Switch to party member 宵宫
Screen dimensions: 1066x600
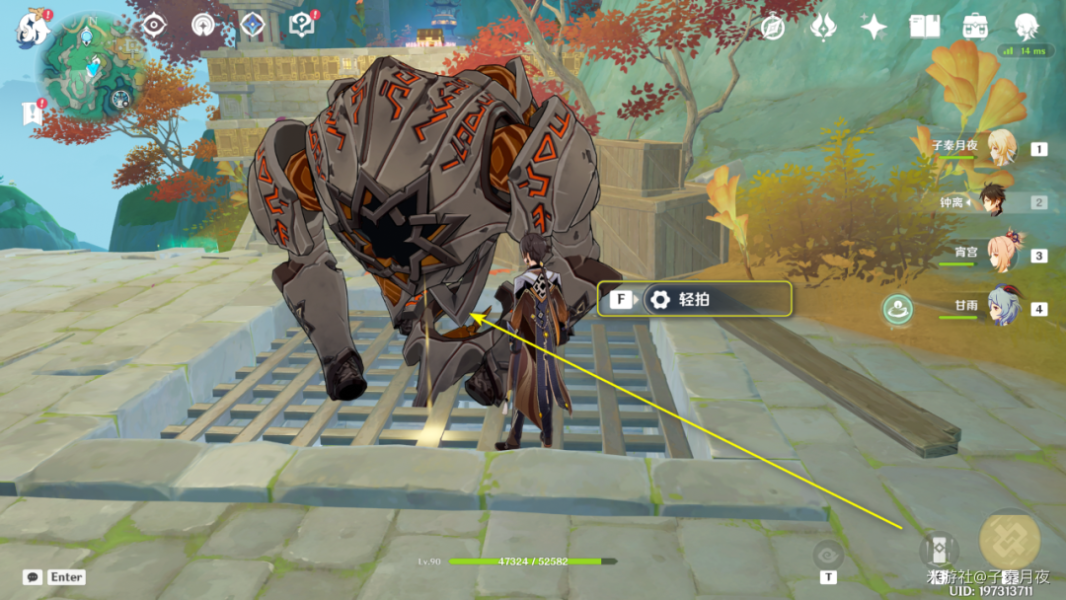pos(1000,254)
